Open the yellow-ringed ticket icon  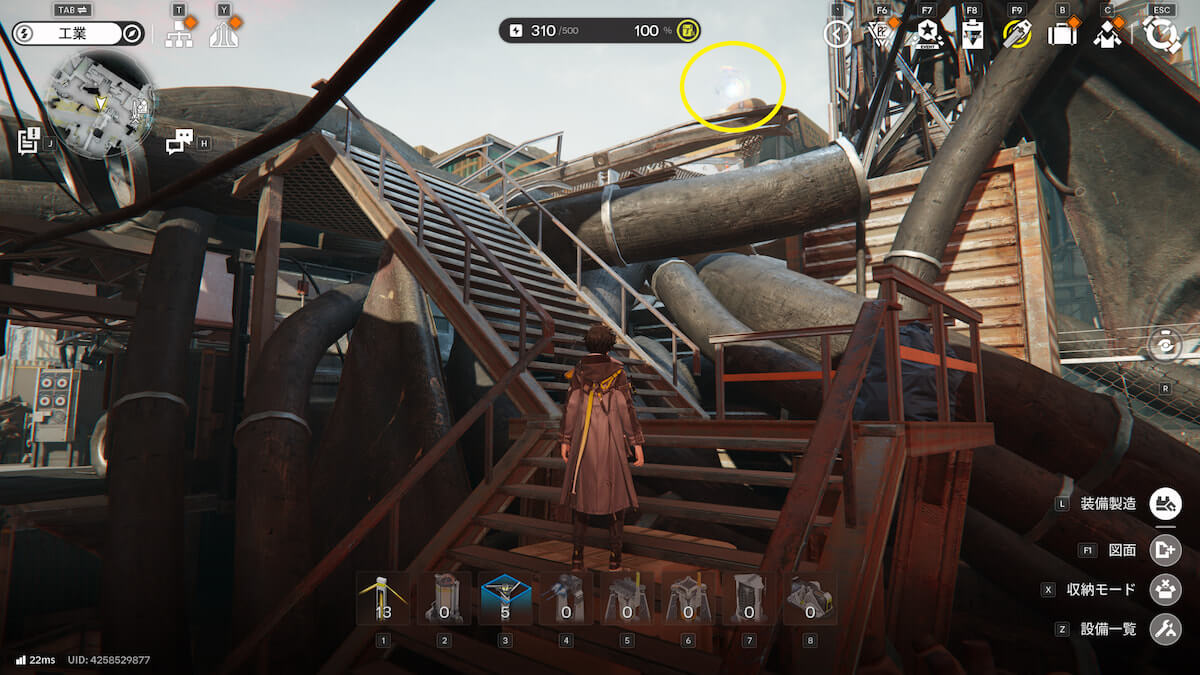1017,35
